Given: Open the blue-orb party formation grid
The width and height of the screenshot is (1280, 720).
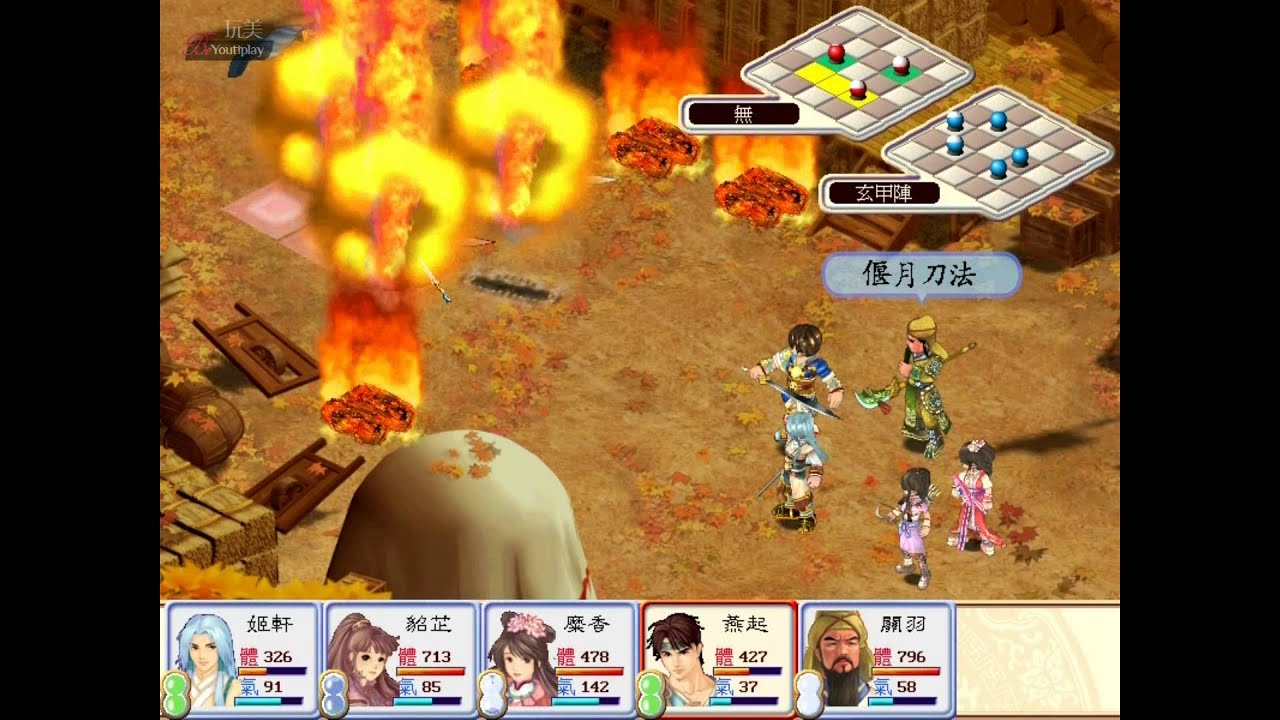Looking at the screenshot, I should pos(995,152).
